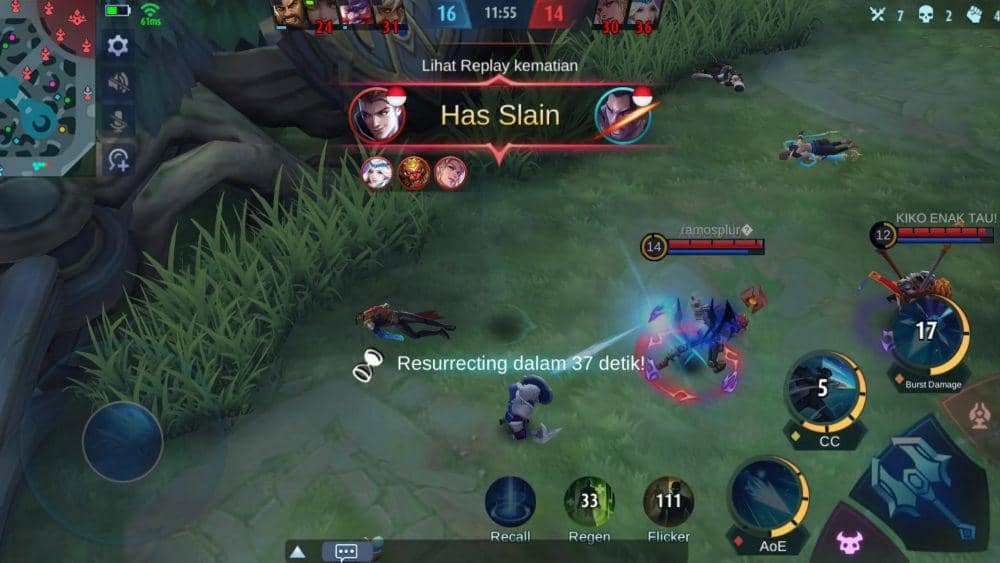Open the chat message button
Image resolution: width=1000 pixels, height=563 pixels.
346,551
